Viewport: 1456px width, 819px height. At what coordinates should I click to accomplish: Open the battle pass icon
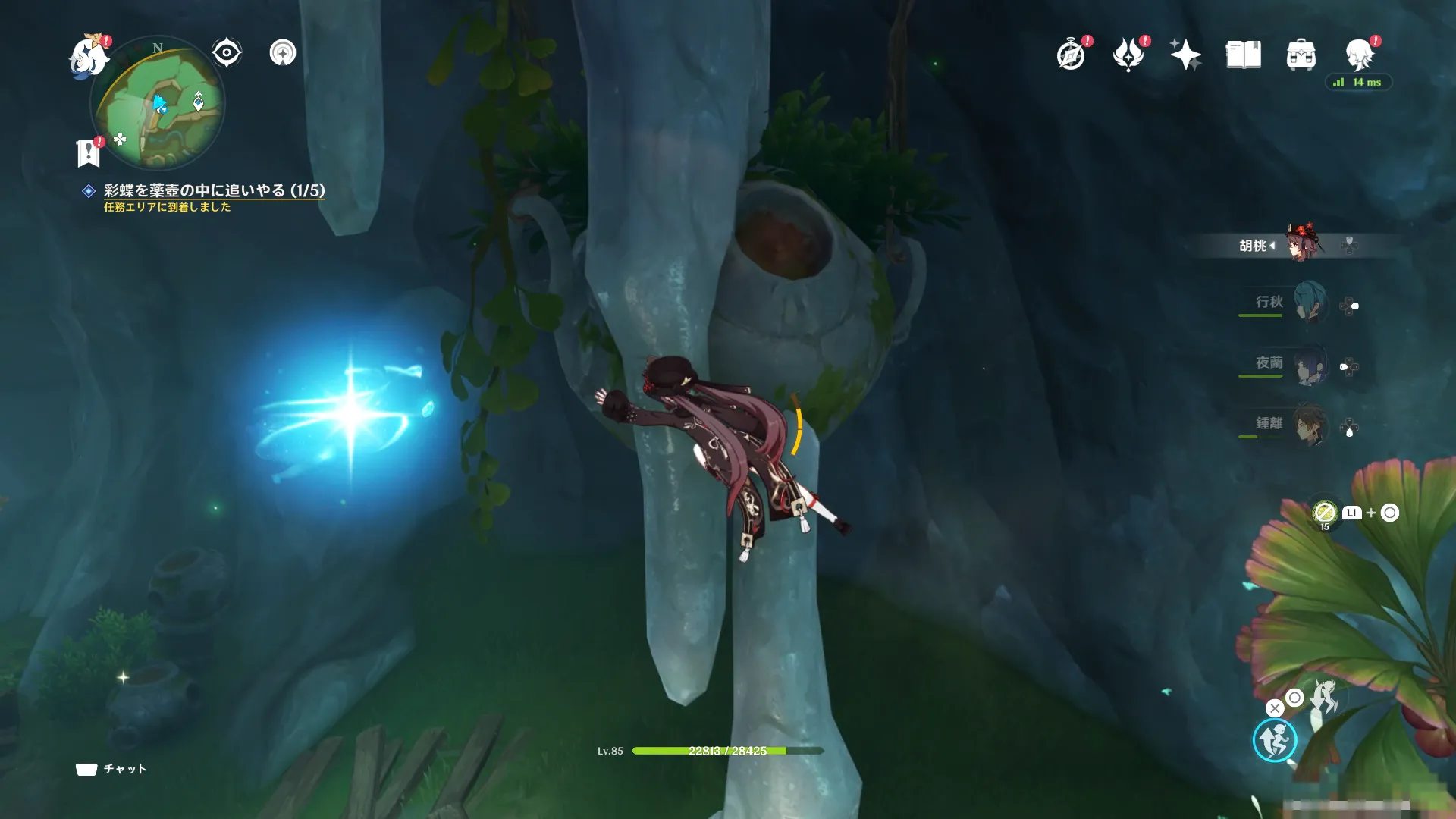[x=1128, y=55]
